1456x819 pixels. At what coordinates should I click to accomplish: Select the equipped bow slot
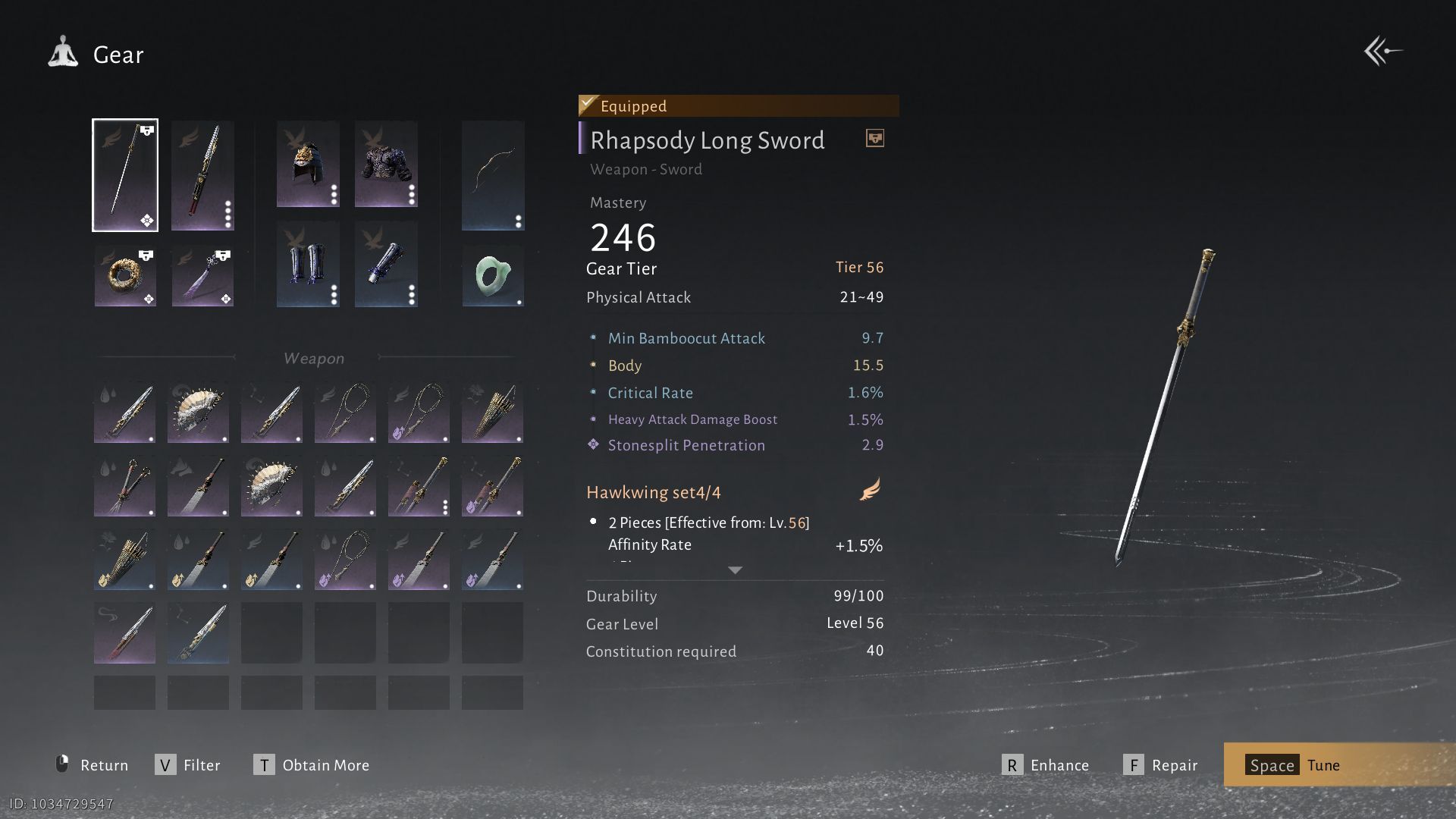(x=493, y=175)
